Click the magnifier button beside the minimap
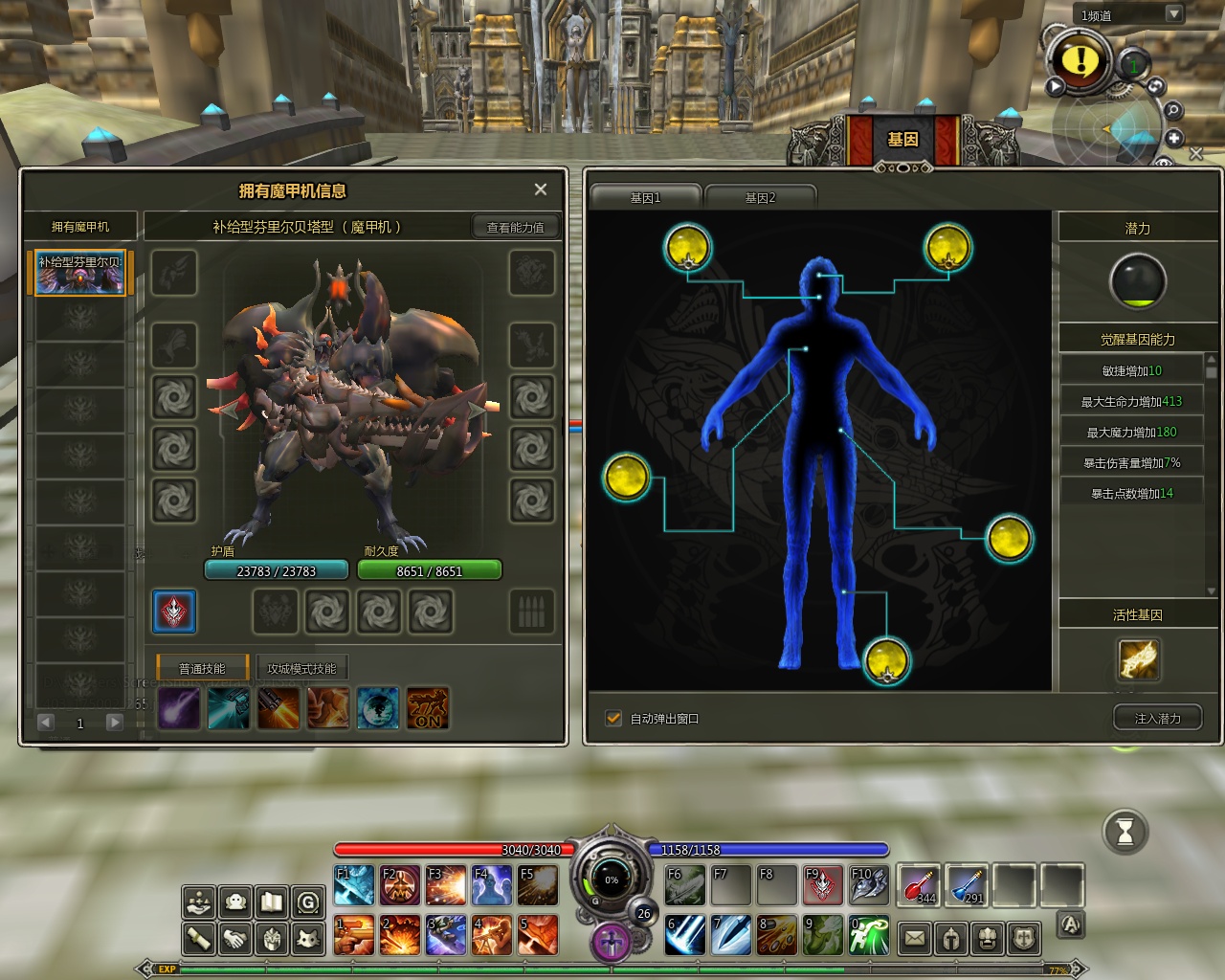This screenshot has width=1225, height=980. click(1172, 111)
